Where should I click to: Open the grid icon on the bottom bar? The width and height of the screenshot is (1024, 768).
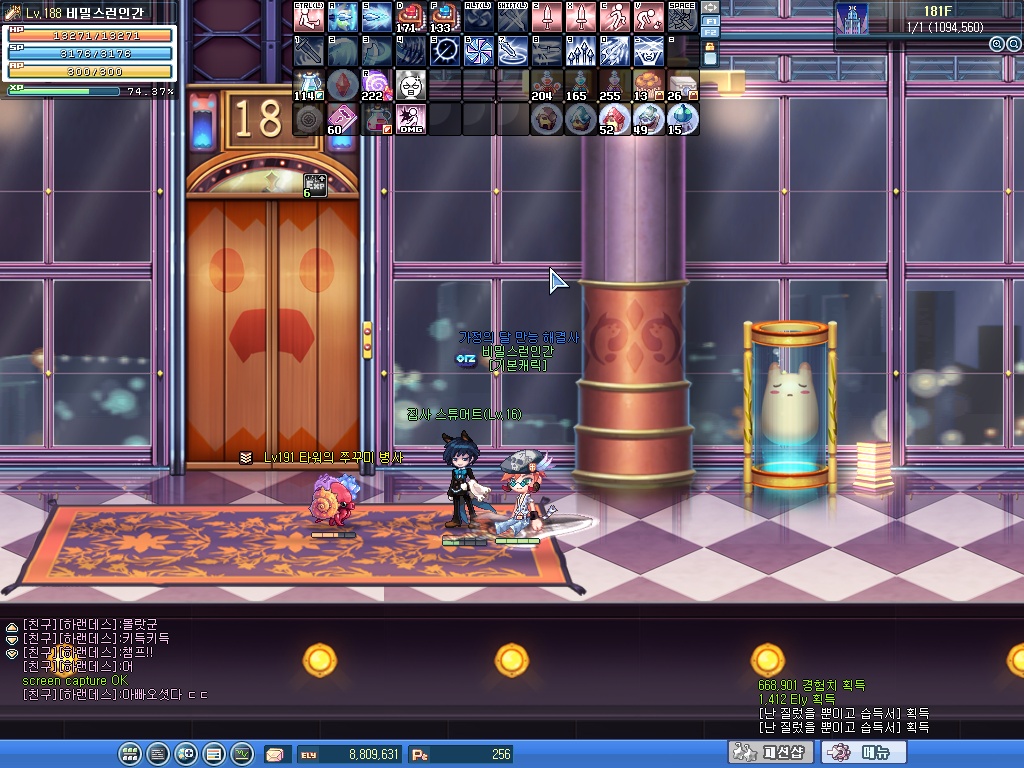point(130,753)
